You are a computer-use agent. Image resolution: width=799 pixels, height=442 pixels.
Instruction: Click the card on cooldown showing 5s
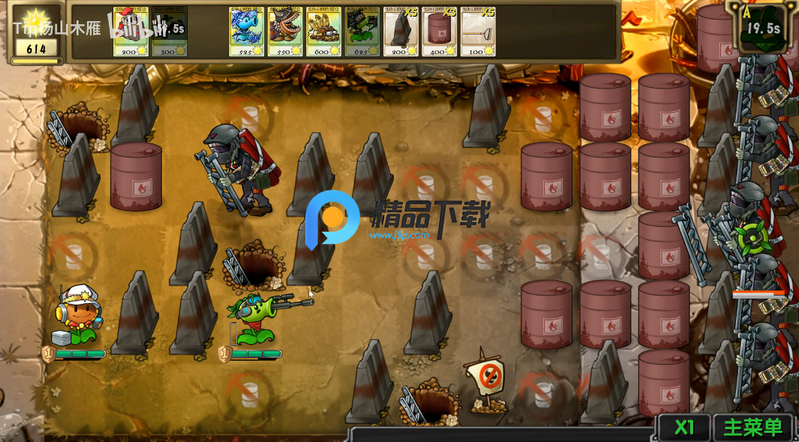(169, 31)
